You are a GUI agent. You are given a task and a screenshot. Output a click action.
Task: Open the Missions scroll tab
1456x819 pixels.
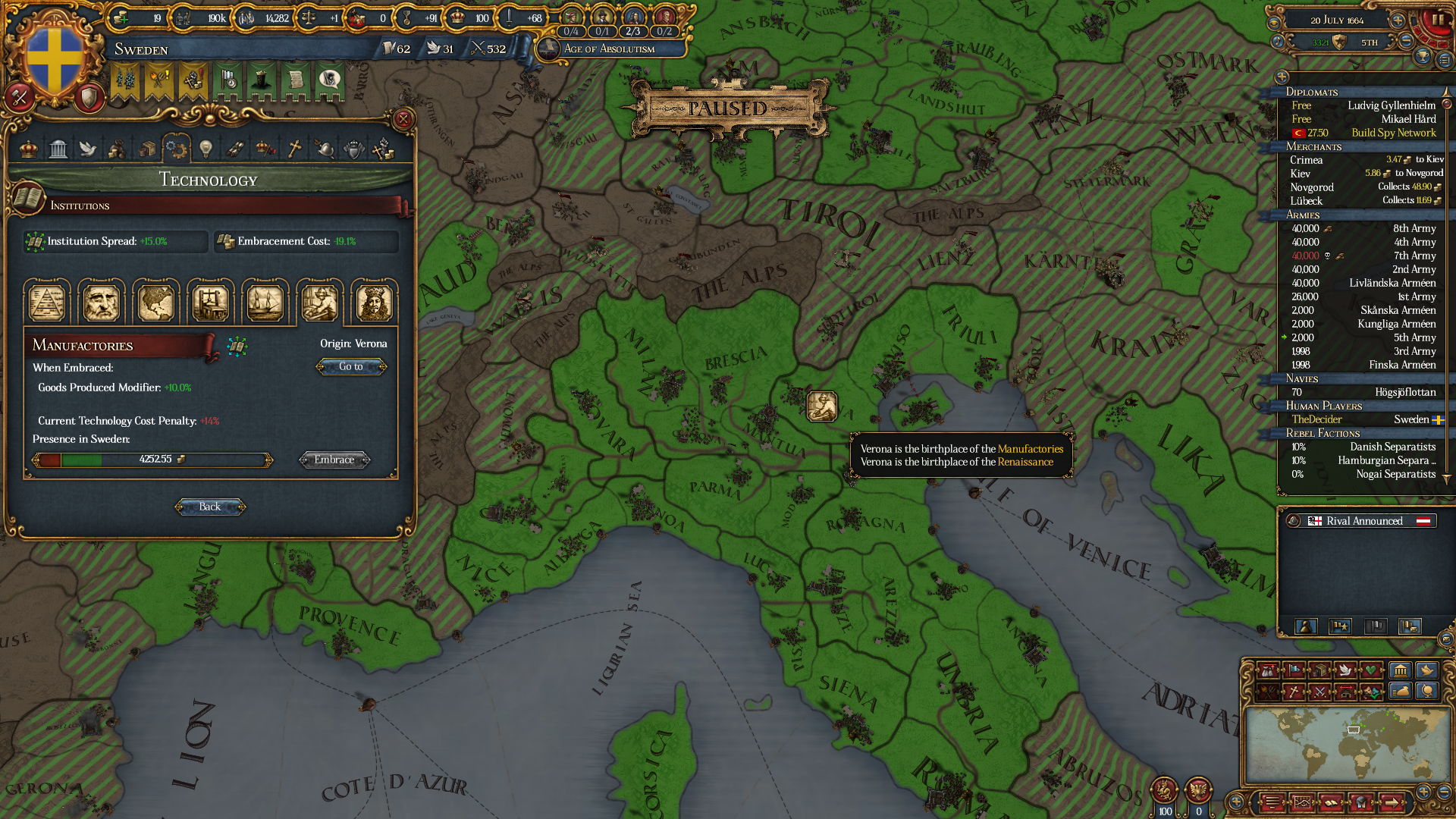236,149
